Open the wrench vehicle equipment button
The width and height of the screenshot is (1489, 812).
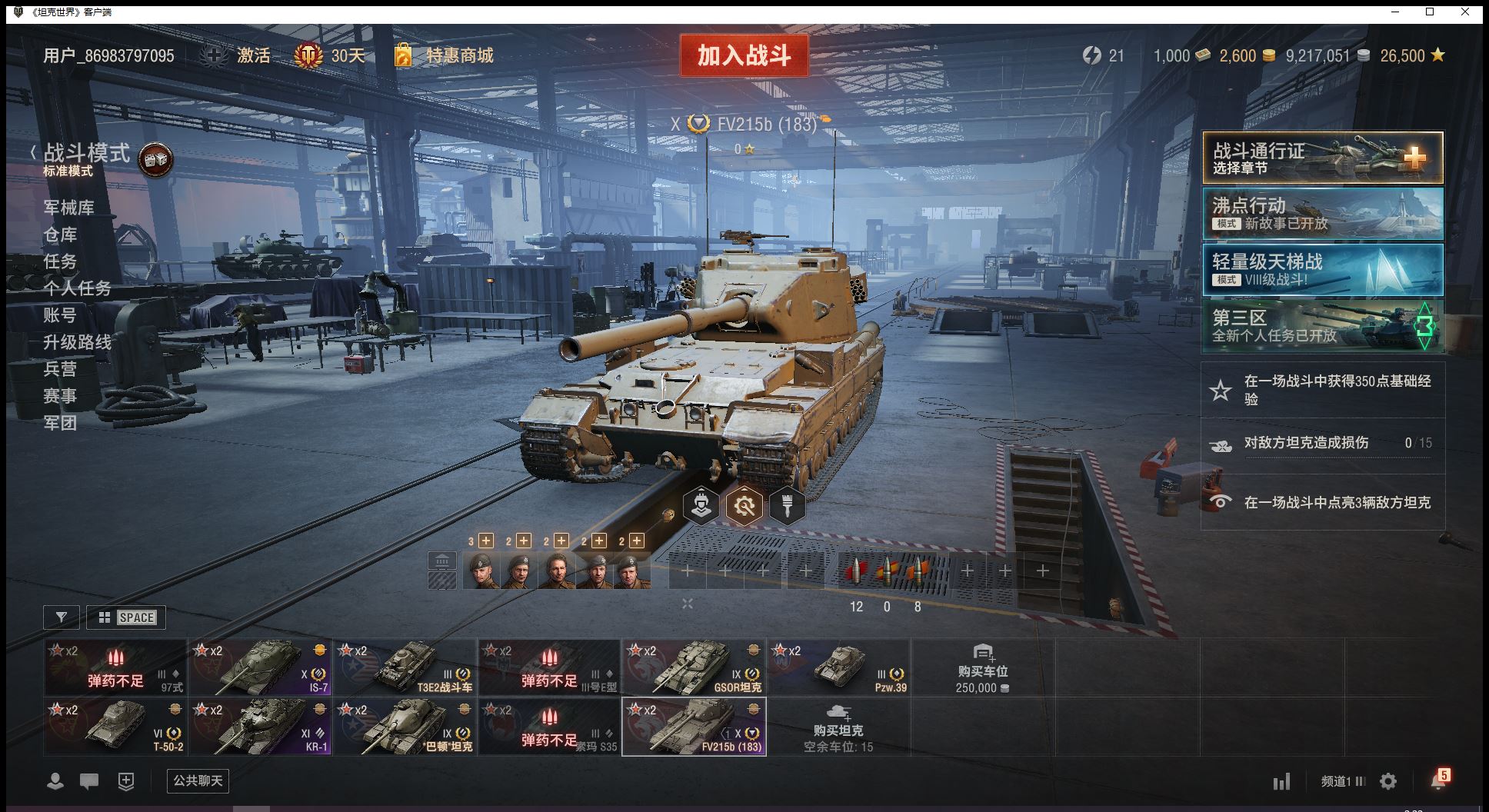coord(744,506)
